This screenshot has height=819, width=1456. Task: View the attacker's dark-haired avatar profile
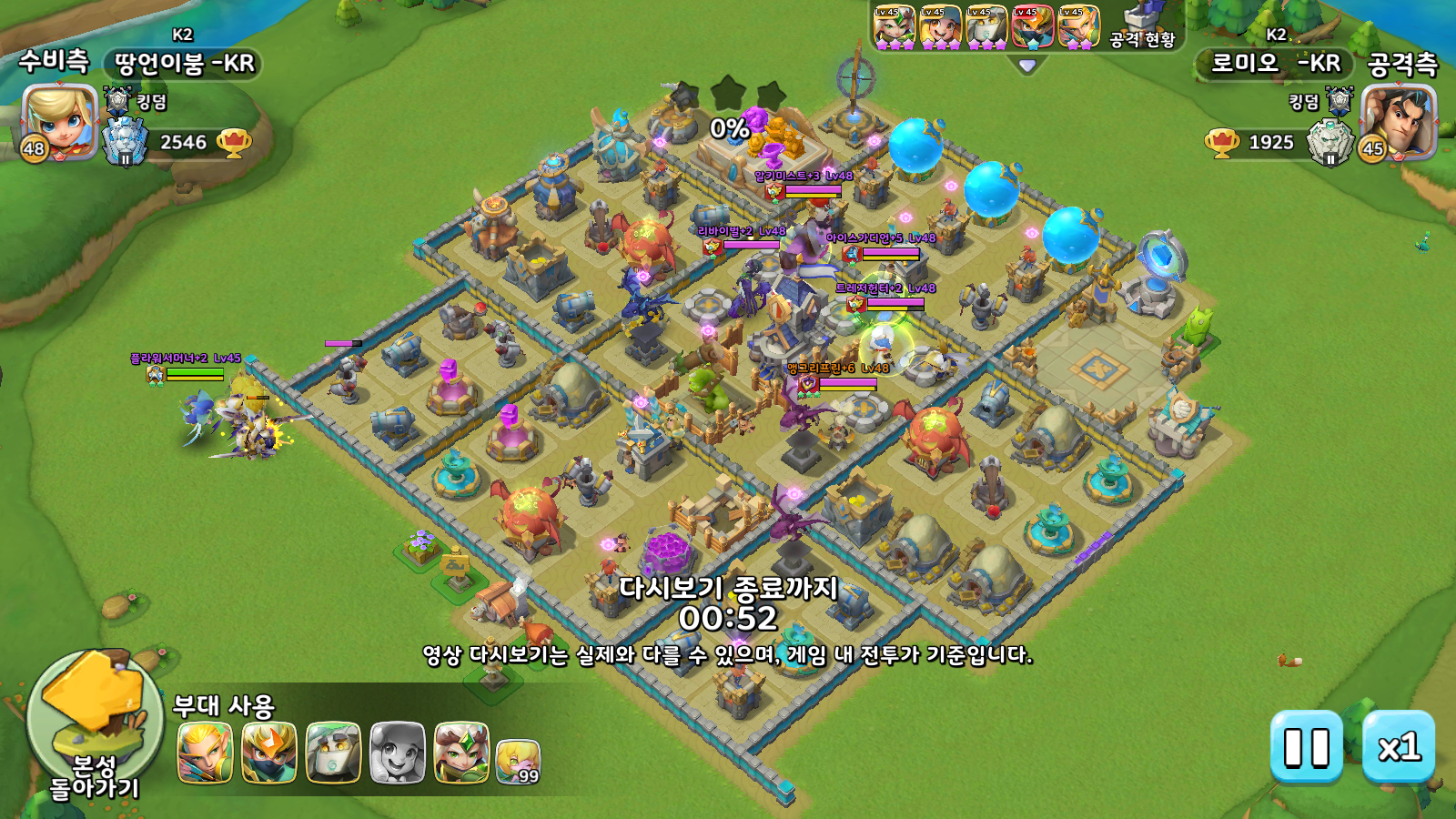(x=1399, y=121)
